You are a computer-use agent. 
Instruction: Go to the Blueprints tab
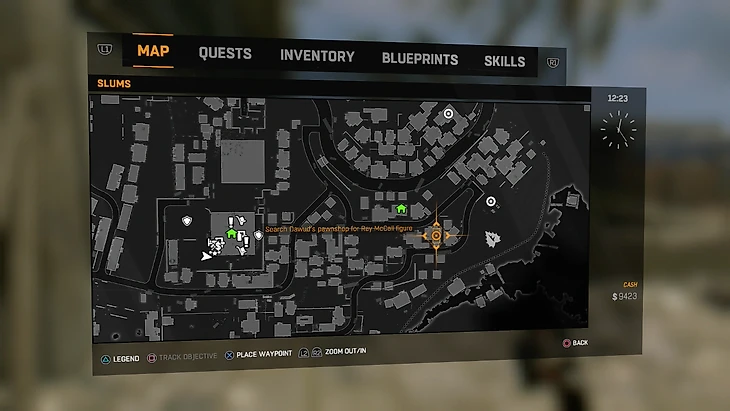[420, 59]
